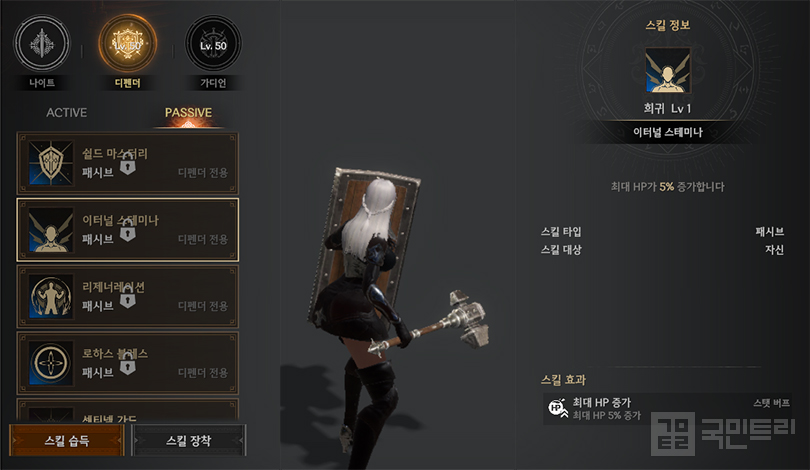810x470 pixels.
Task: Show the PASSIVE skills tab
Action: 188,113
